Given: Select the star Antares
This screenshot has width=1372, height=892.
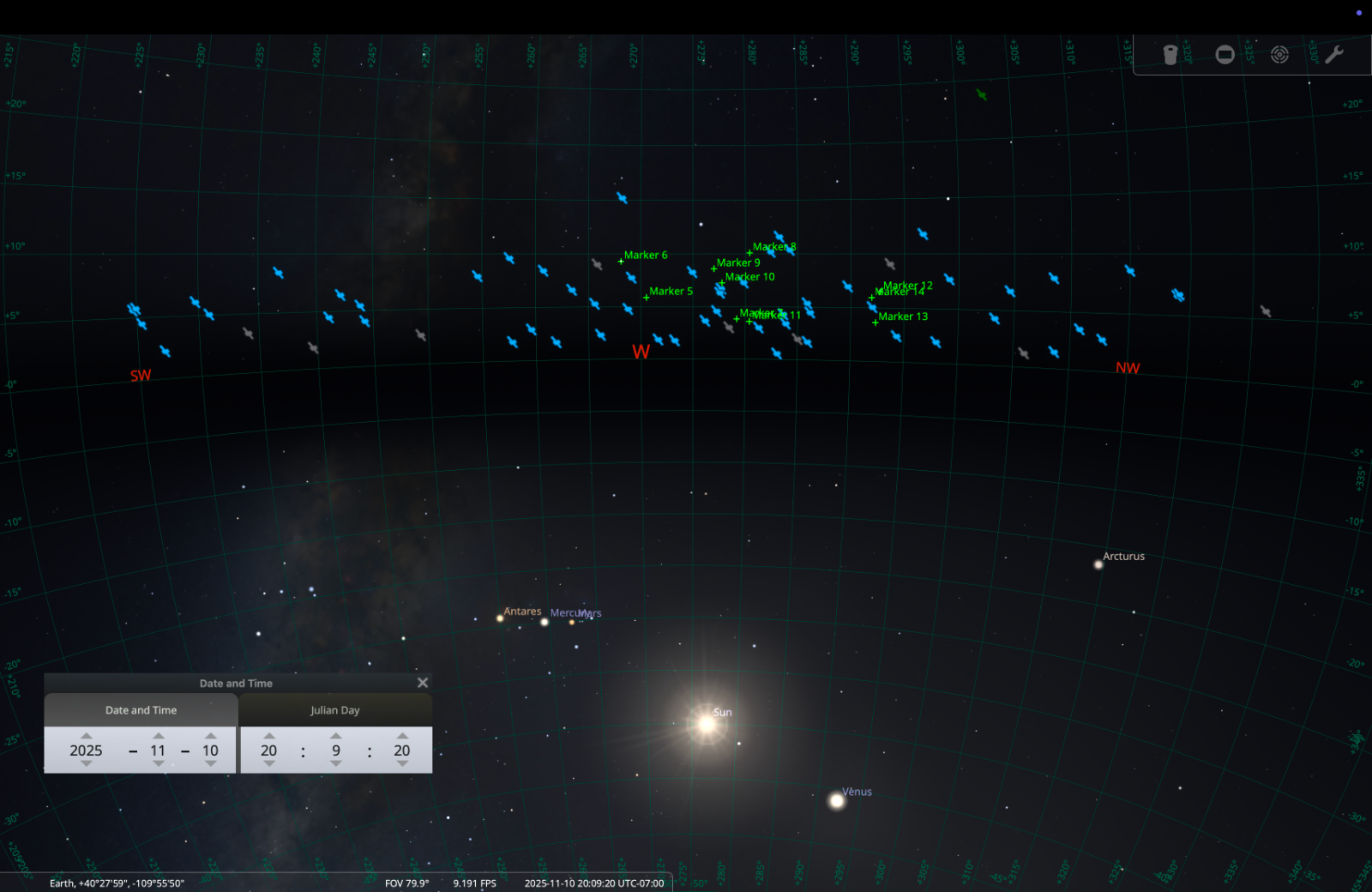Looking at the screenshot, I should click(x=501, y=620).
